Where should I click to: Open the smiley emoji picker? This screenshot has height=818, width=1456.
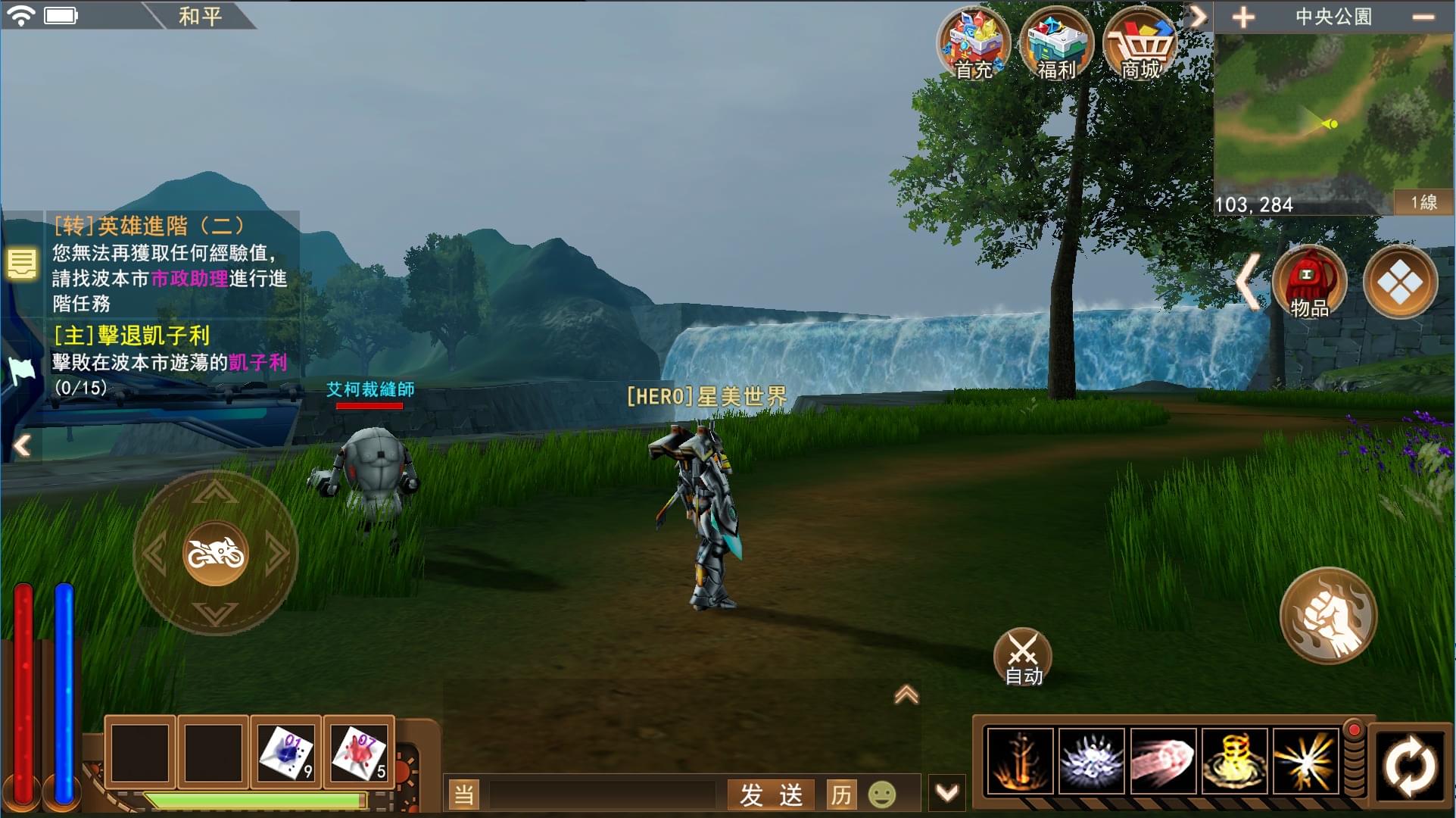pos(881,795)
